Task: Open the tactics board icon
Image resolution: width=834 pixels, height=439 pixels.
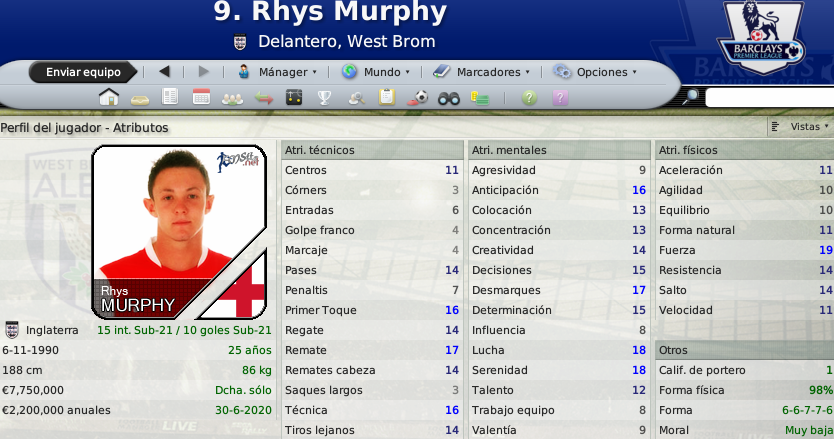Action: [294, 97]
